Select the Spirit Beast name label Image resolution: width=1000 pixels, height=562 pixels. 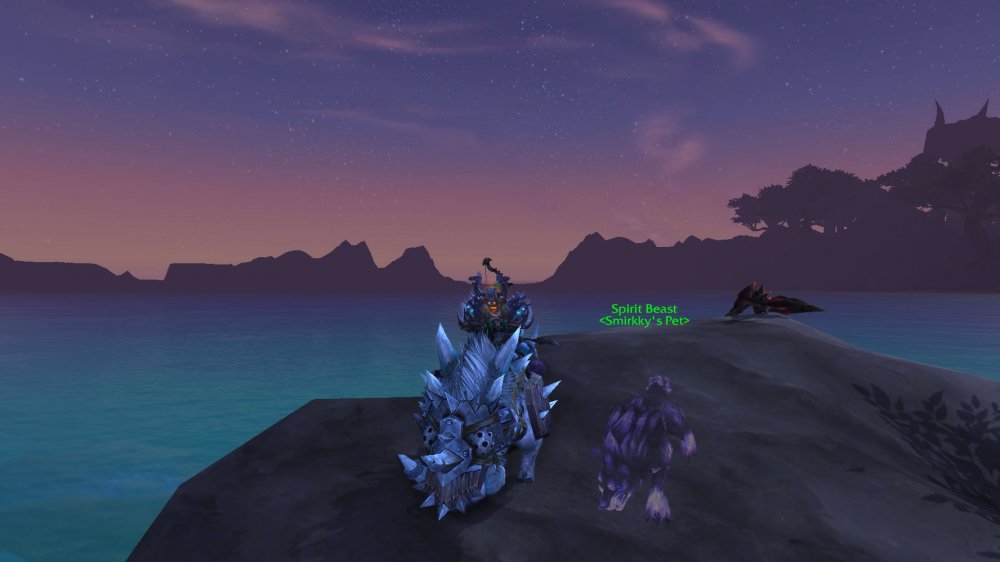point(644,310)
